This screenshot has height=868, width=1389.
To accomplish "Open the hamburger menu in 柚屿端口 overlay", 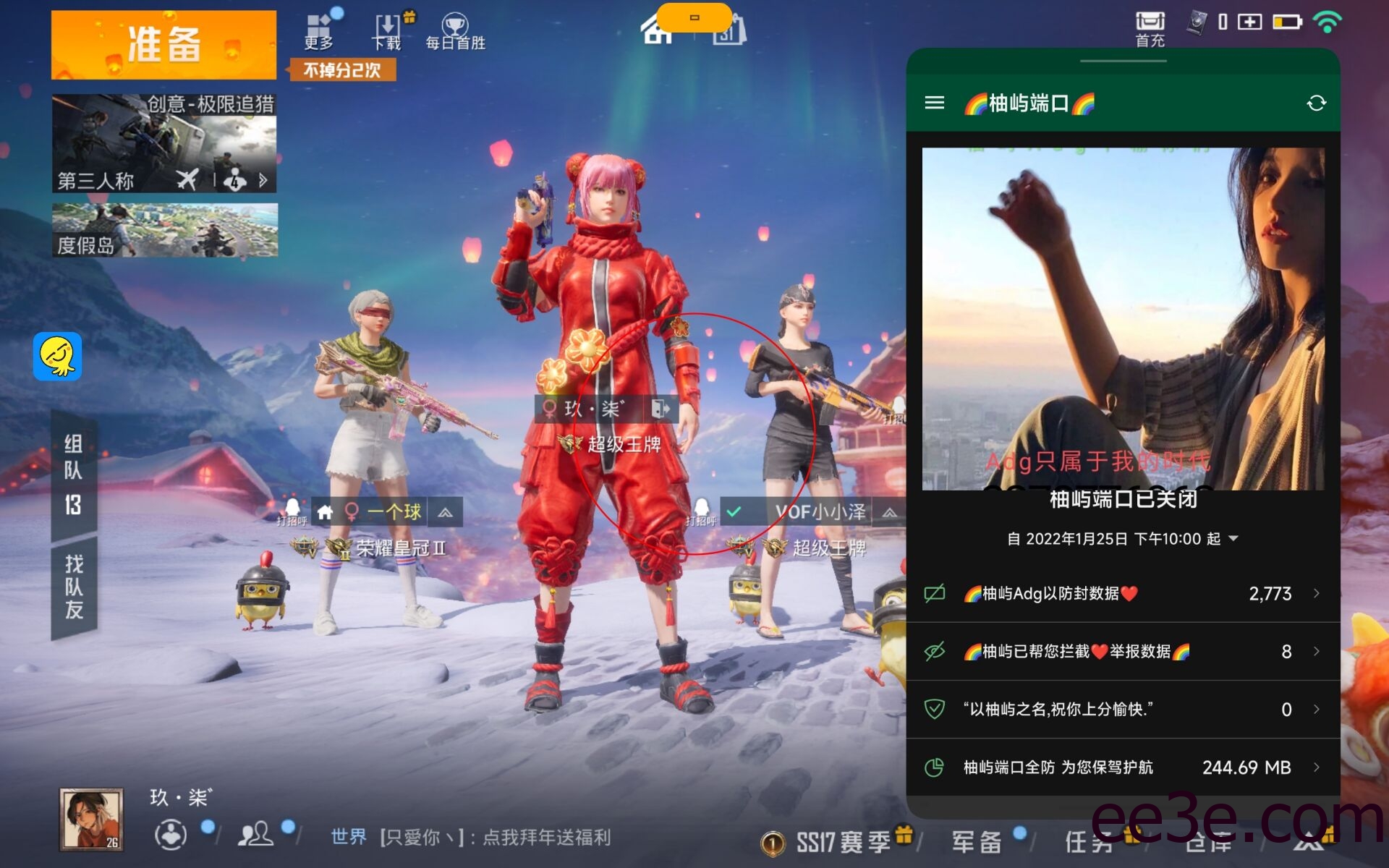I will 935,103.
